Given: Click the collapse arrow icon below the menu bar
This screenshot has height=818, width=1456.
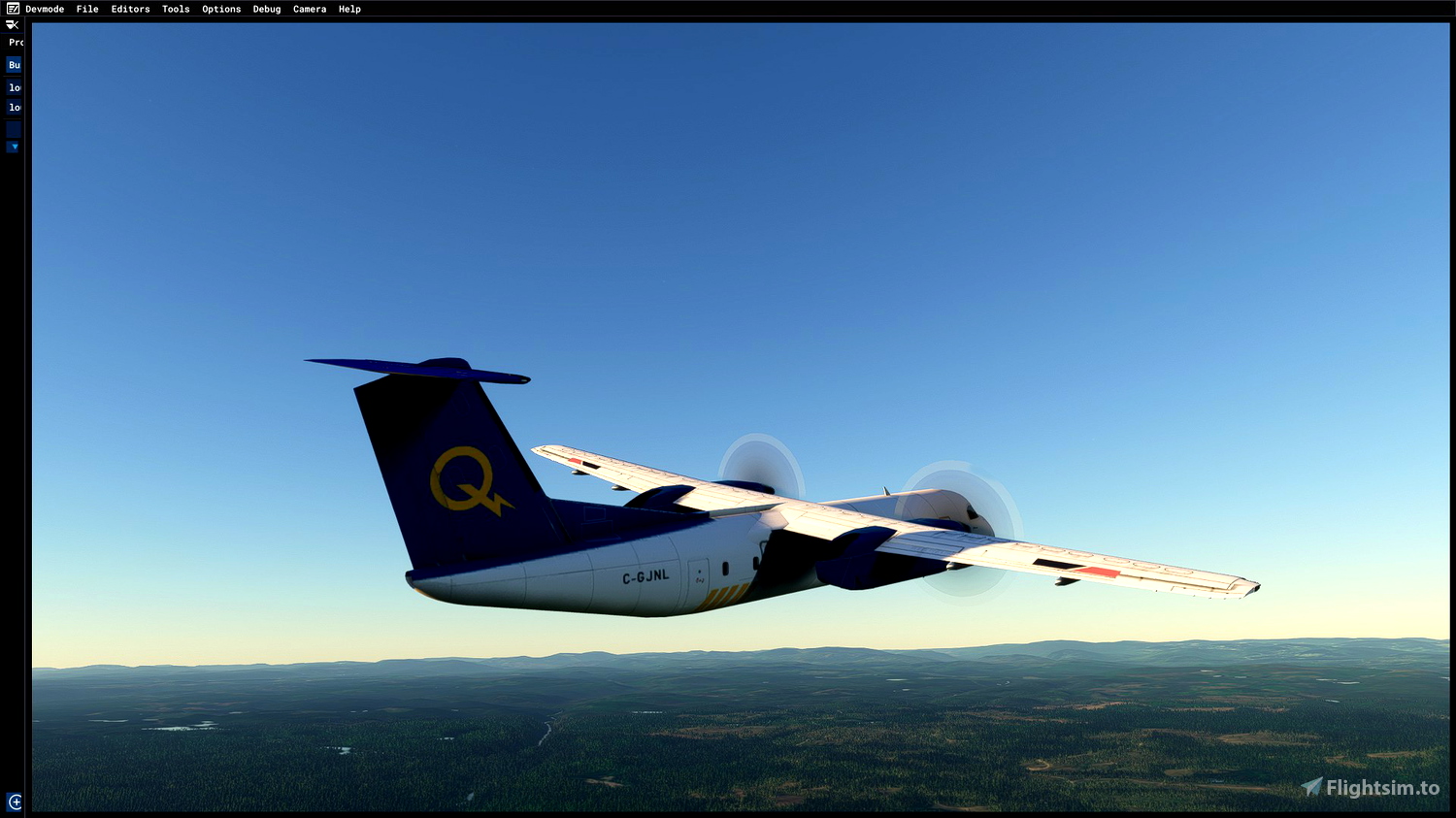Looking at the screenshot, I should click(x=14, y=23).
